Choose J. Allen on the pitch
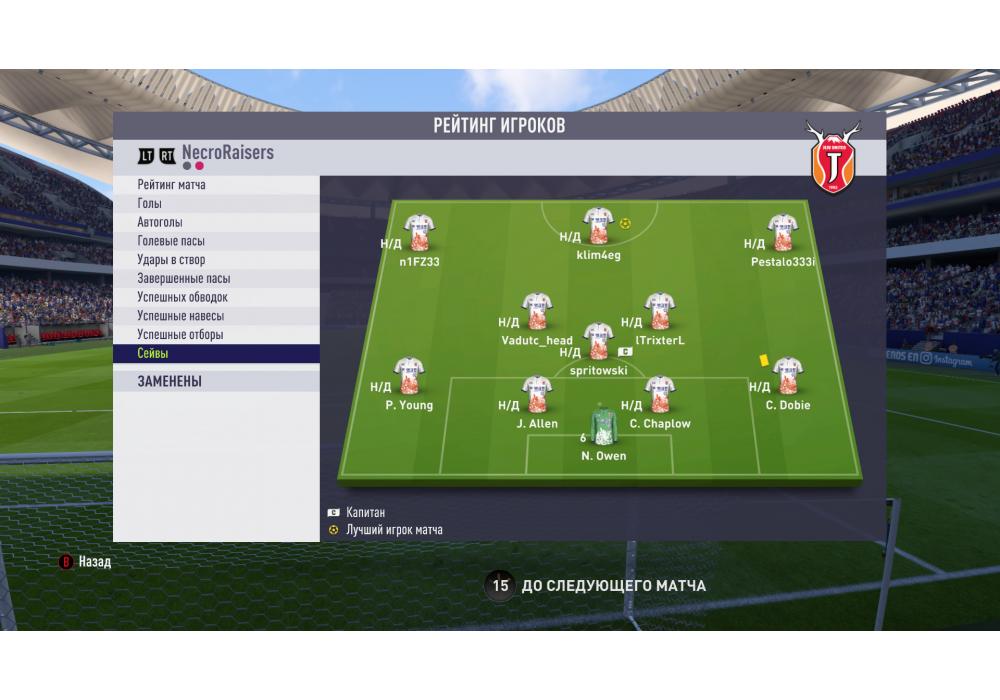 537,395
